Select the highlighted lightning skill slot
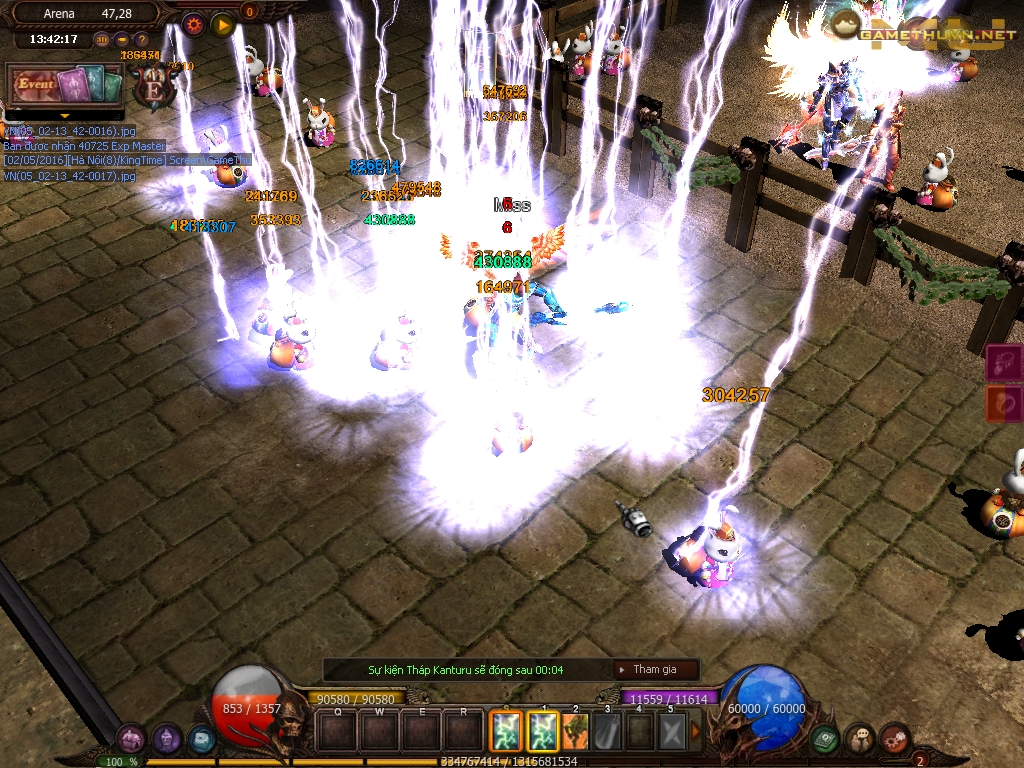The image size is (1024, 768). 506,731
